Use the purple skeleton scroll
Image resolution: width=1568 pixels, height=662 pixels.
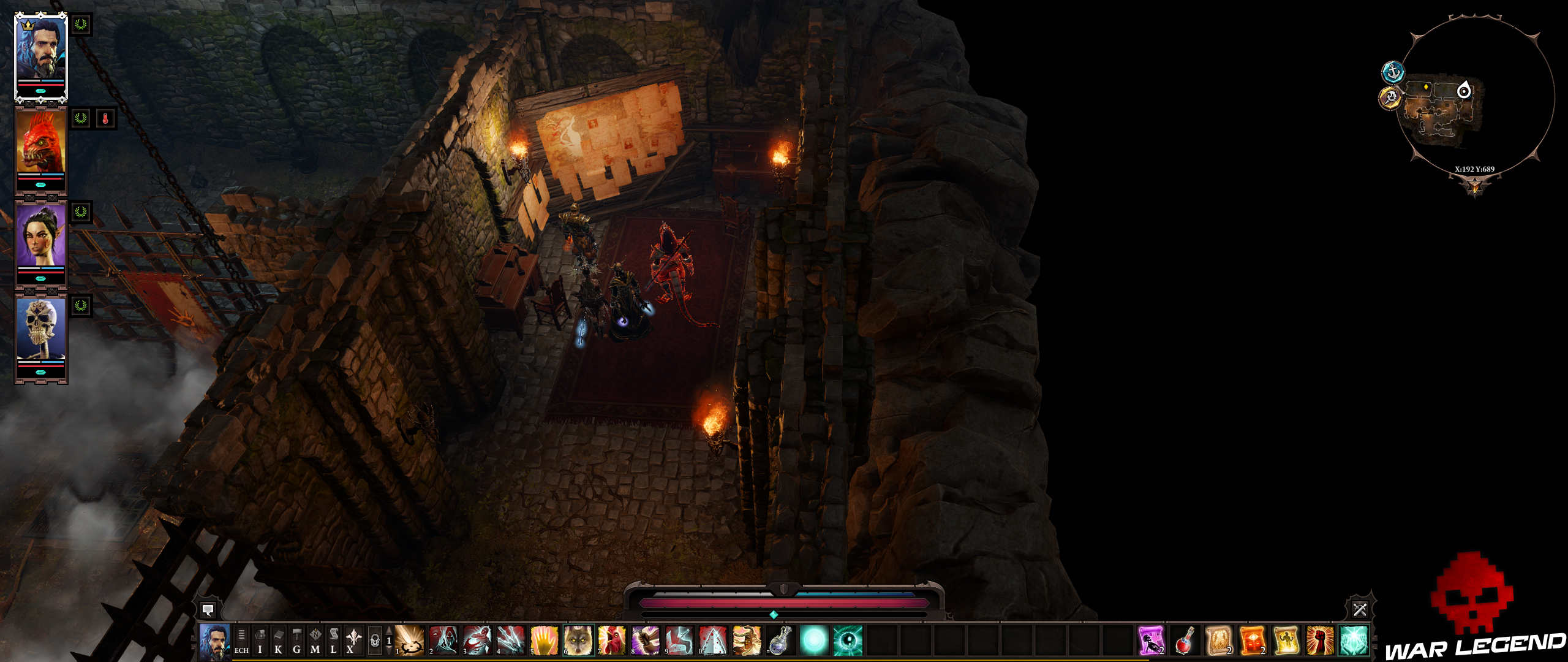click(1151, 641)
